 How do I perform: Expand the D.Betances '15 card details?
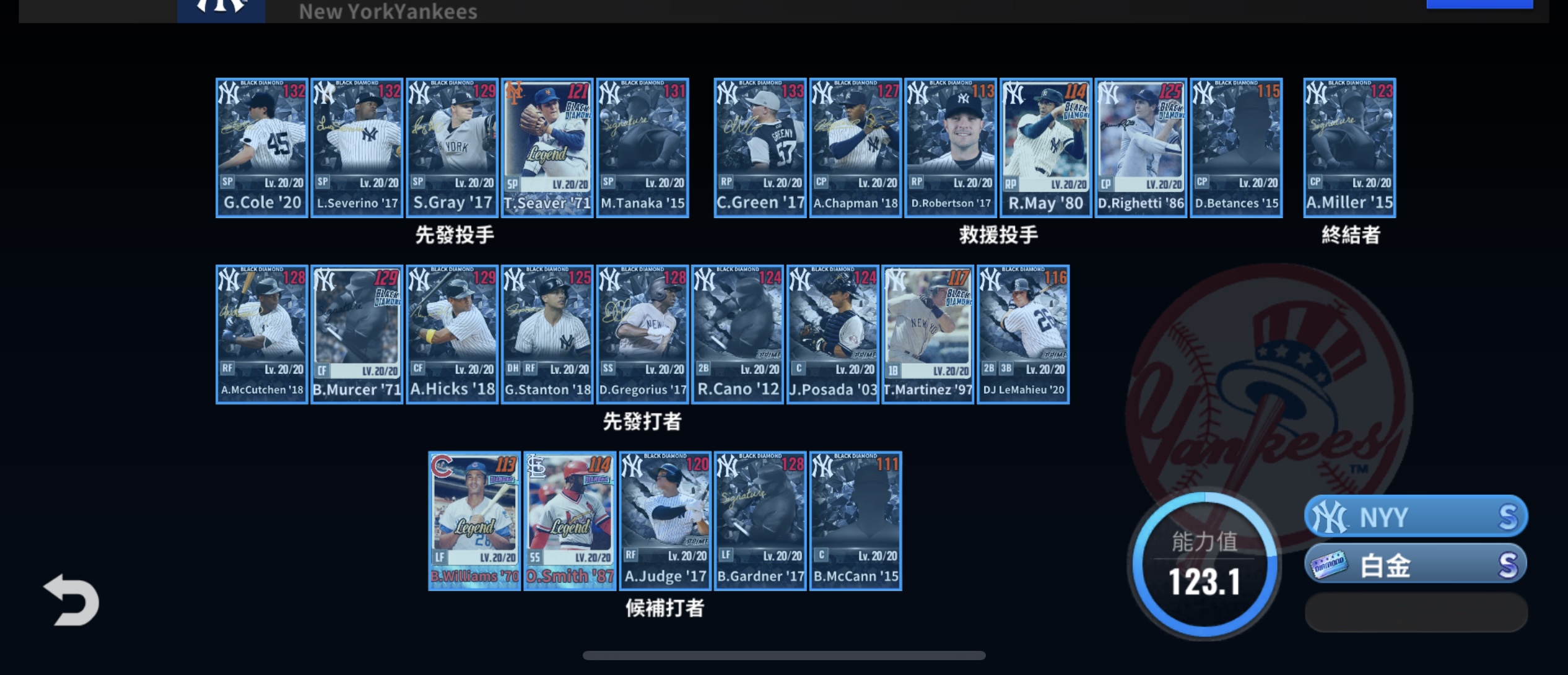point(1236,147)
